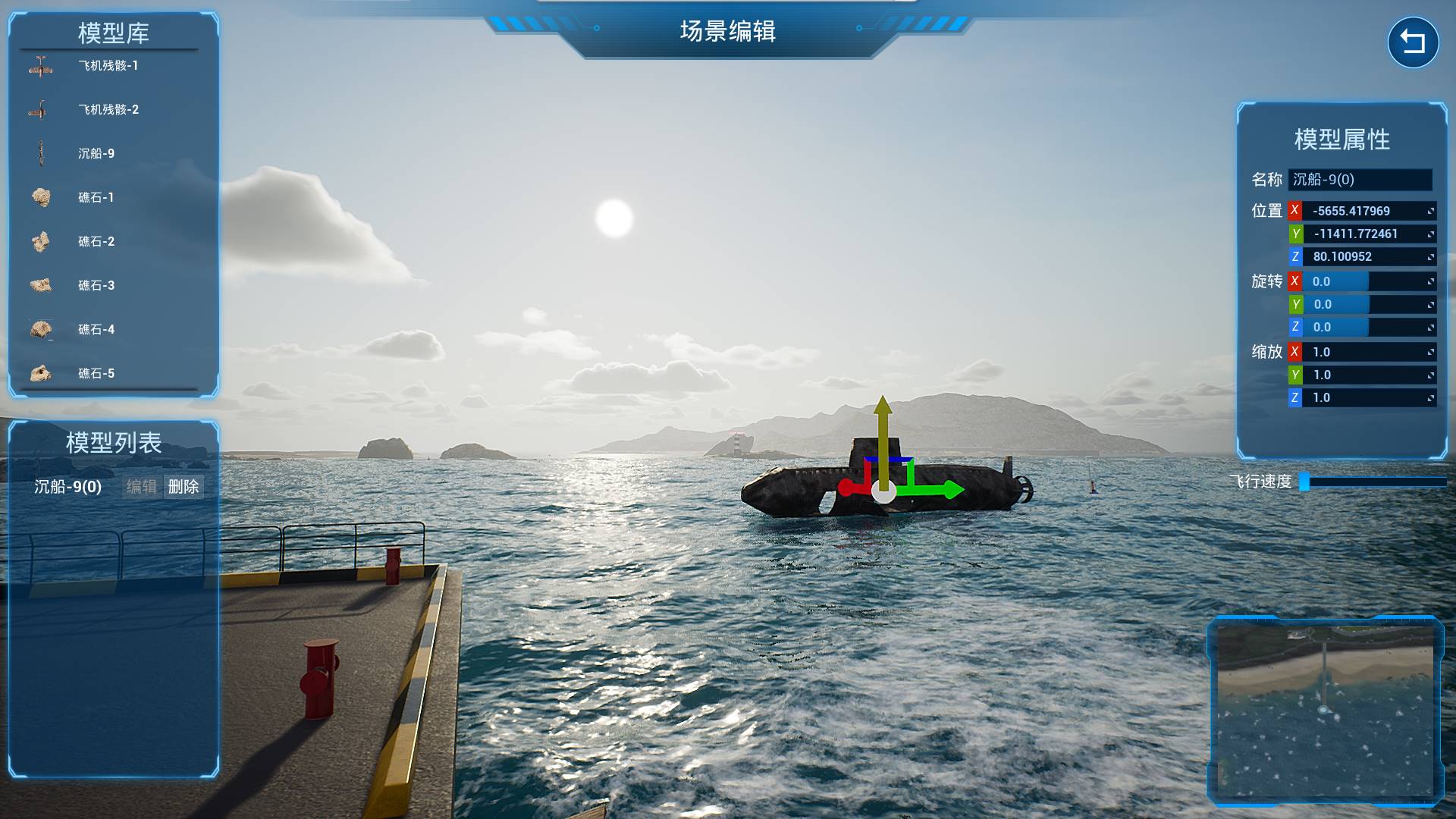
Task: Edit the model name field 沉船-9(0)
Action: [1360, 180]
